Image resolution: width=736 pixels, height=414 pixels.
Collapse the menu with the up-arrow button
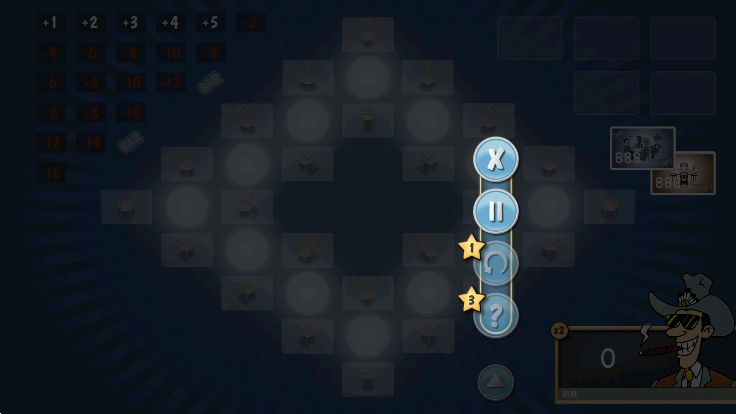495,382
